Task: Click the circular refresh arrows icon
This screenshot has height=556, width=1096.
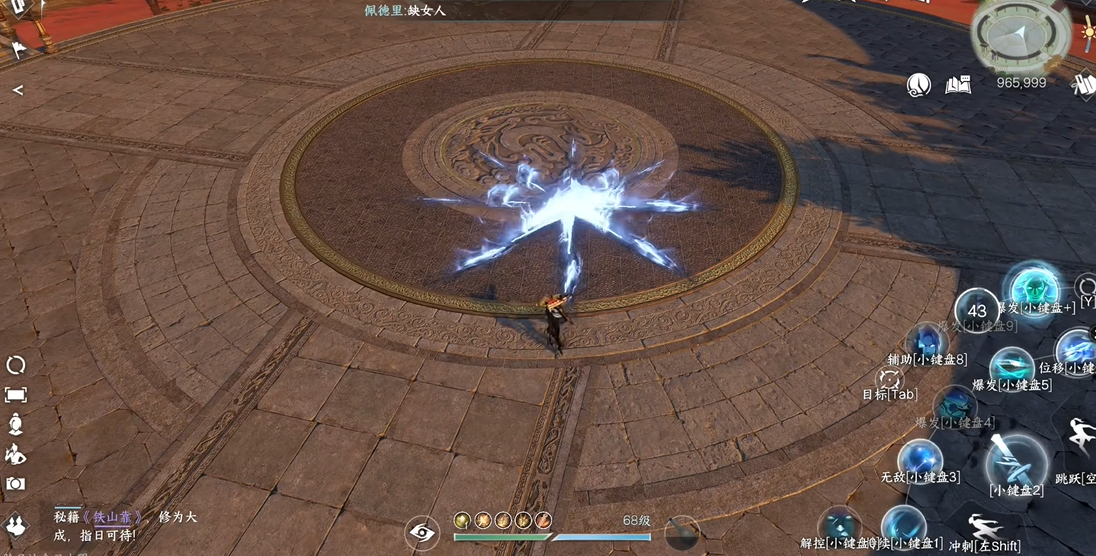Action: 16,365
